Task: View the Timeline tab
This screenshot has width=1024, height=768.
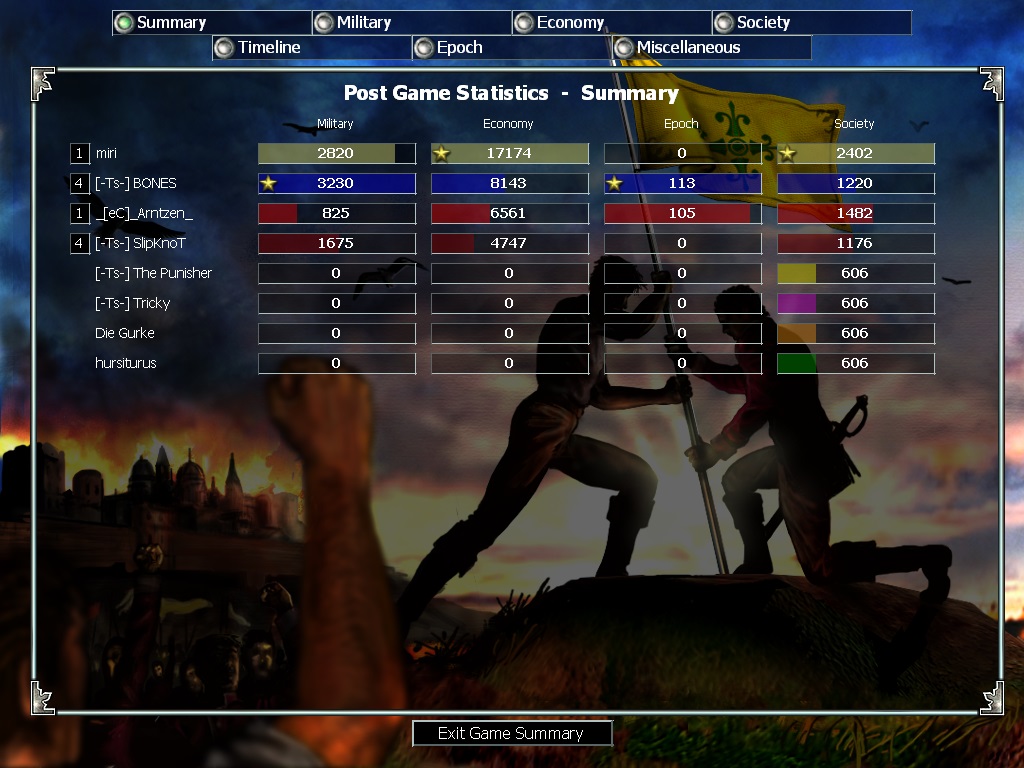Action: (x=269, y=47)
